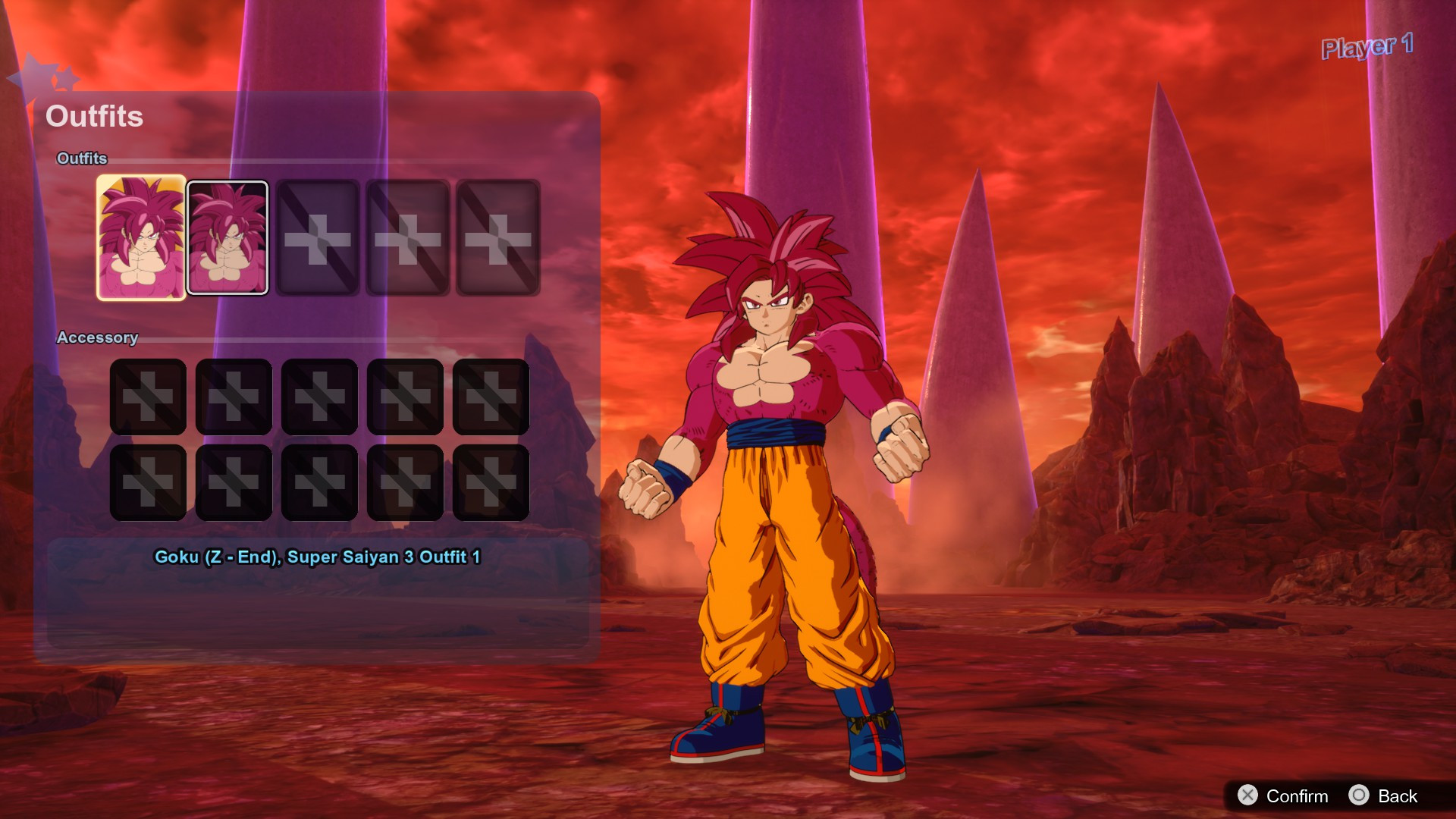Select the second bottom-row accessory slot

[x=234, y=482]
